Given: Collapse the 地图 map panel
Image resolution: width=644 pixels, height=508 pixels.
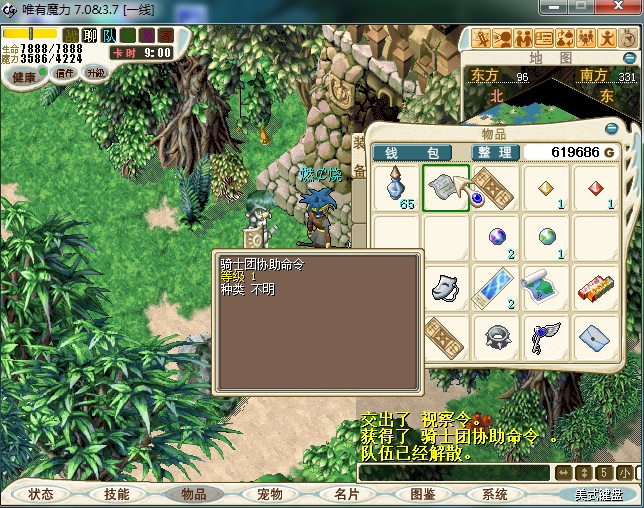Looking at the screenshot, I should tap(626, 58).
